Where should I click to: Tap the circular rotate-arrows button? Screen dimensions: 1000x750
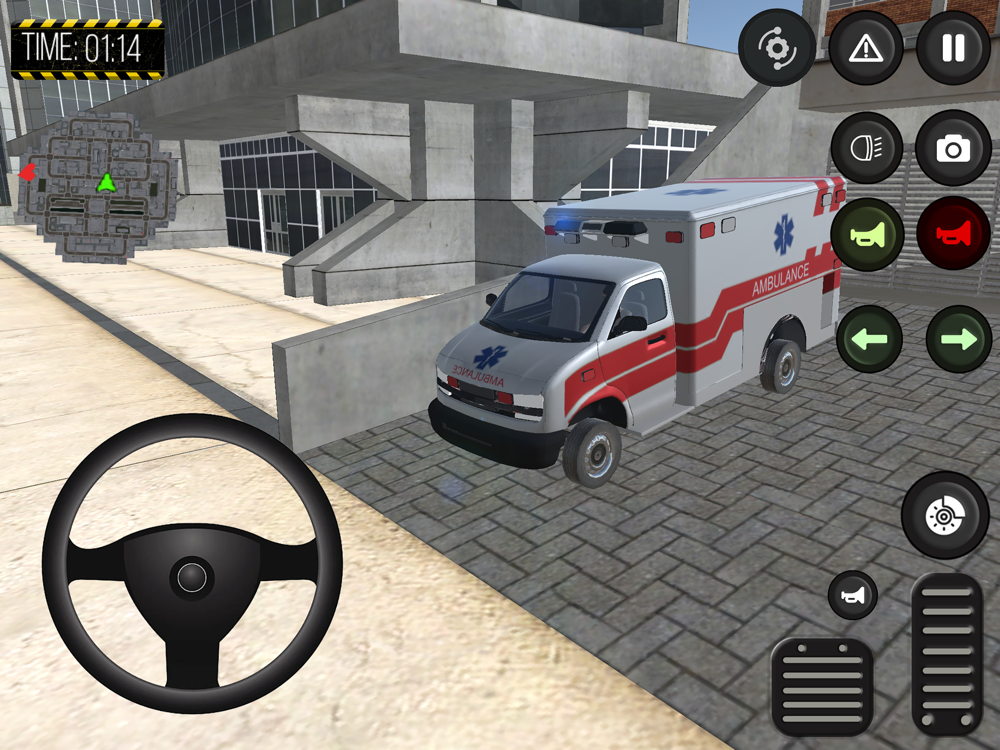coord(777,48)
